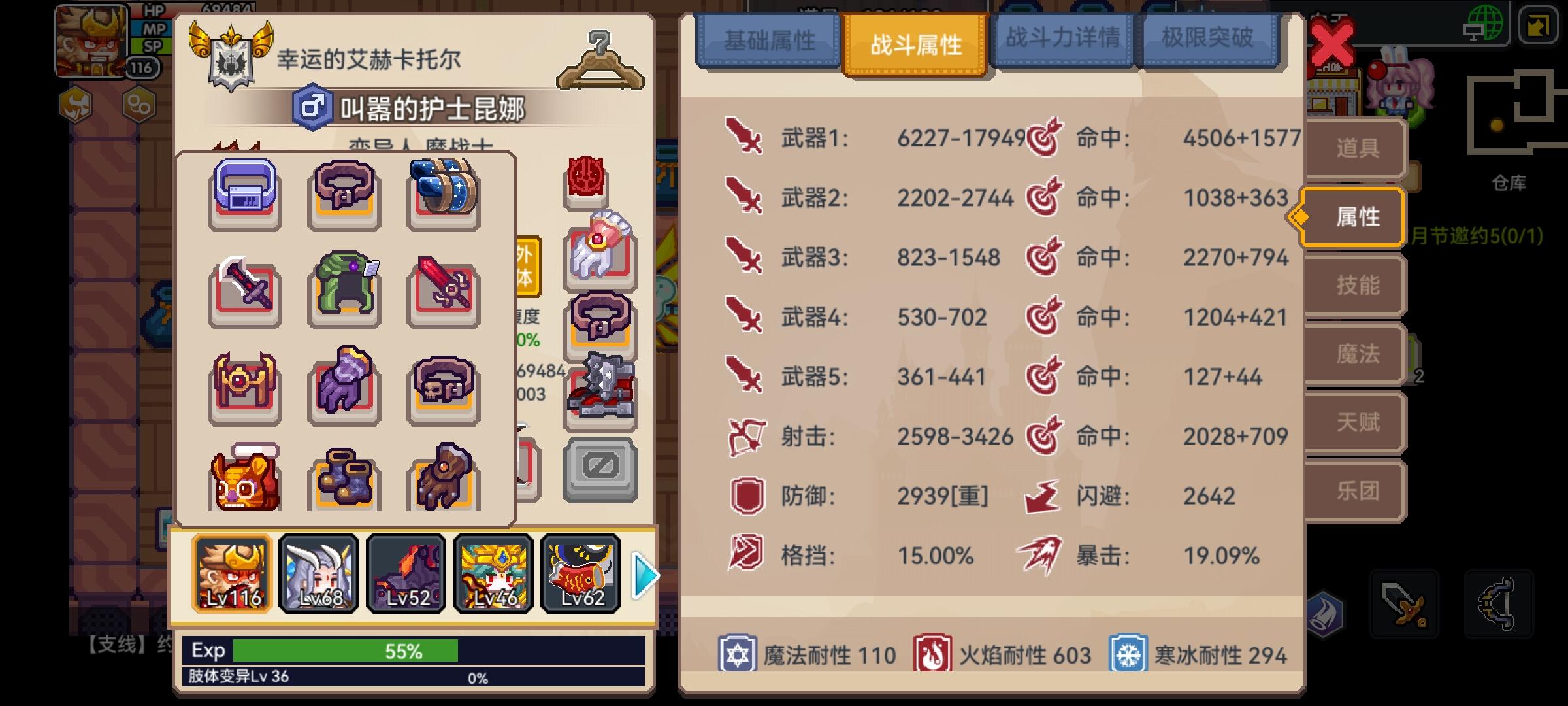Select the tiger helmet equipment icon
This screenshot has height=706, width=1568.
[244, 479]
